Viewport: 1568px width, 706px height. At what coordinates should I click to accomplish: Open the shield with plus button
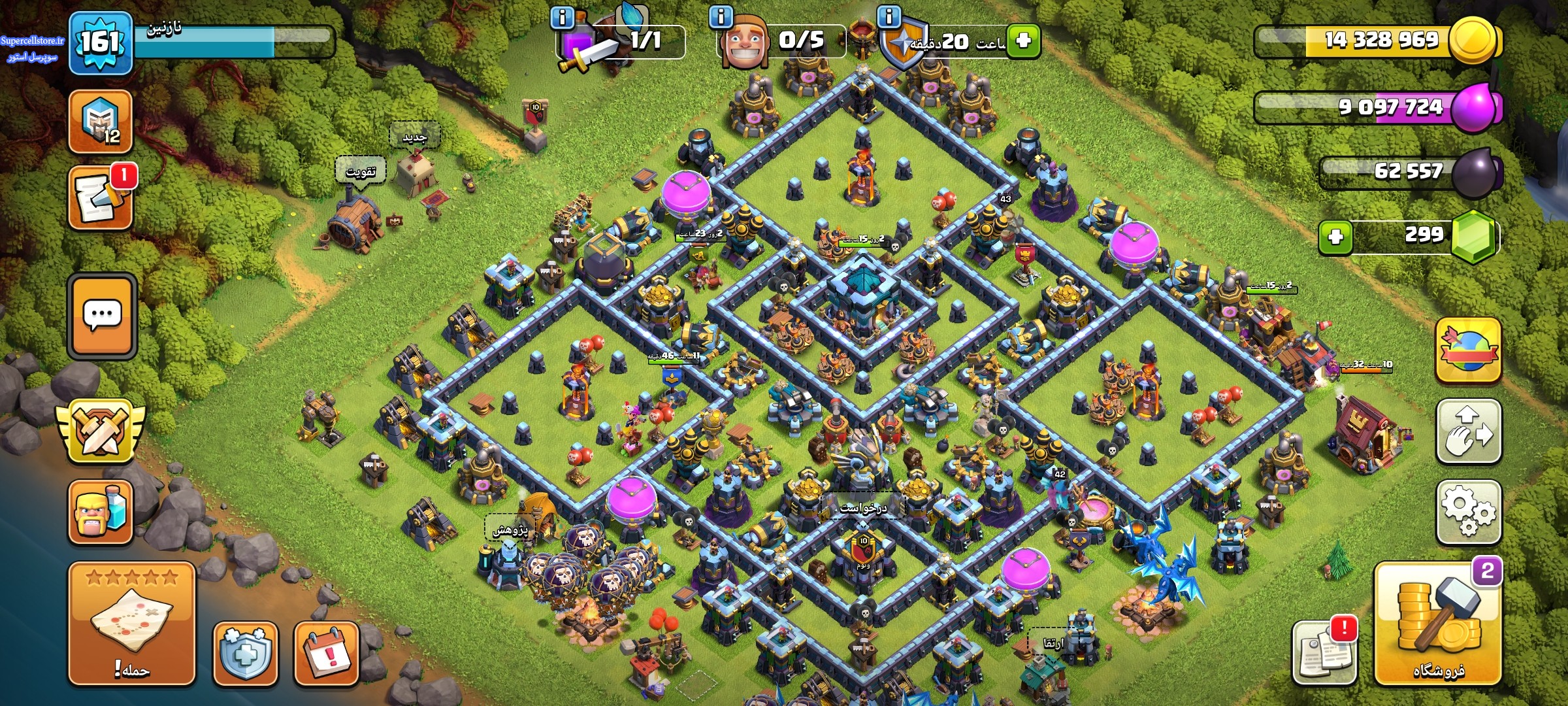tap(245, 653)
